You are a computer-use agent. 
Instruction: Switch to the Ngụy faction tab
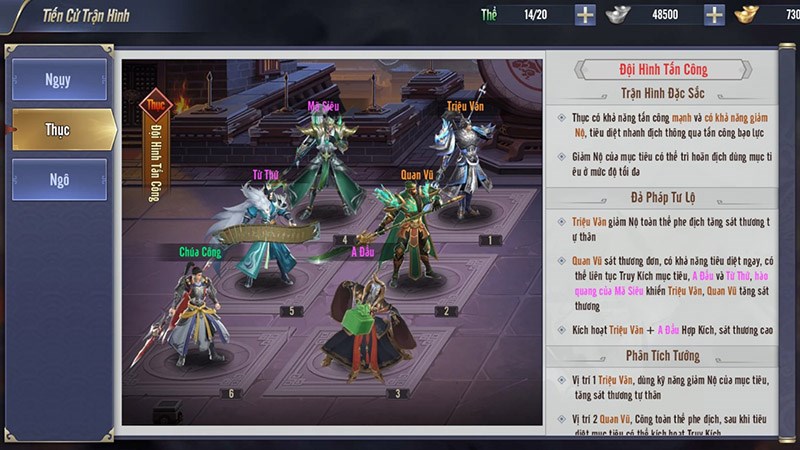tap(59, 80)
